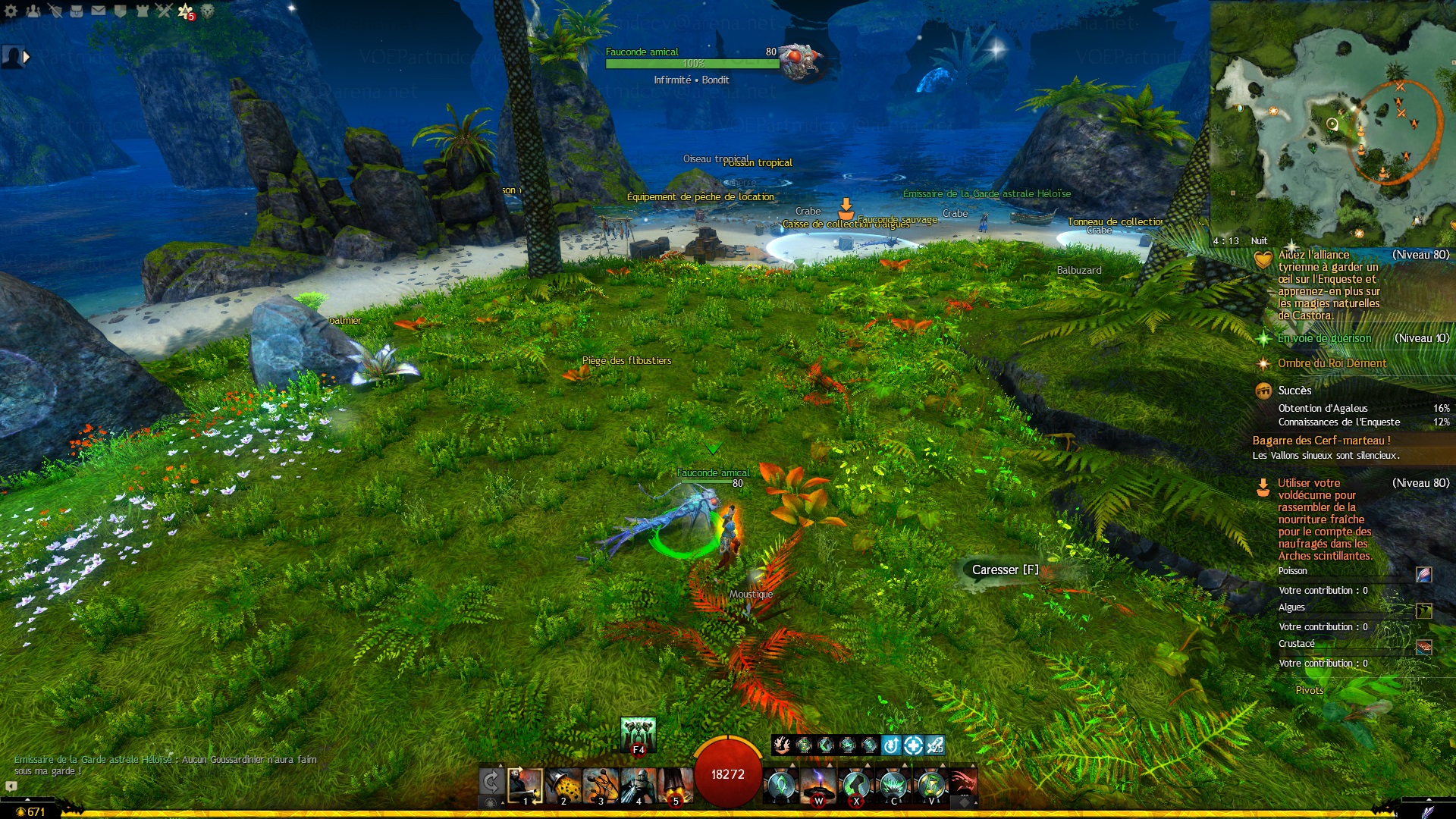Open the Succès achievements tracker entry
The image size is (1456, 819).
(1294, 391)
